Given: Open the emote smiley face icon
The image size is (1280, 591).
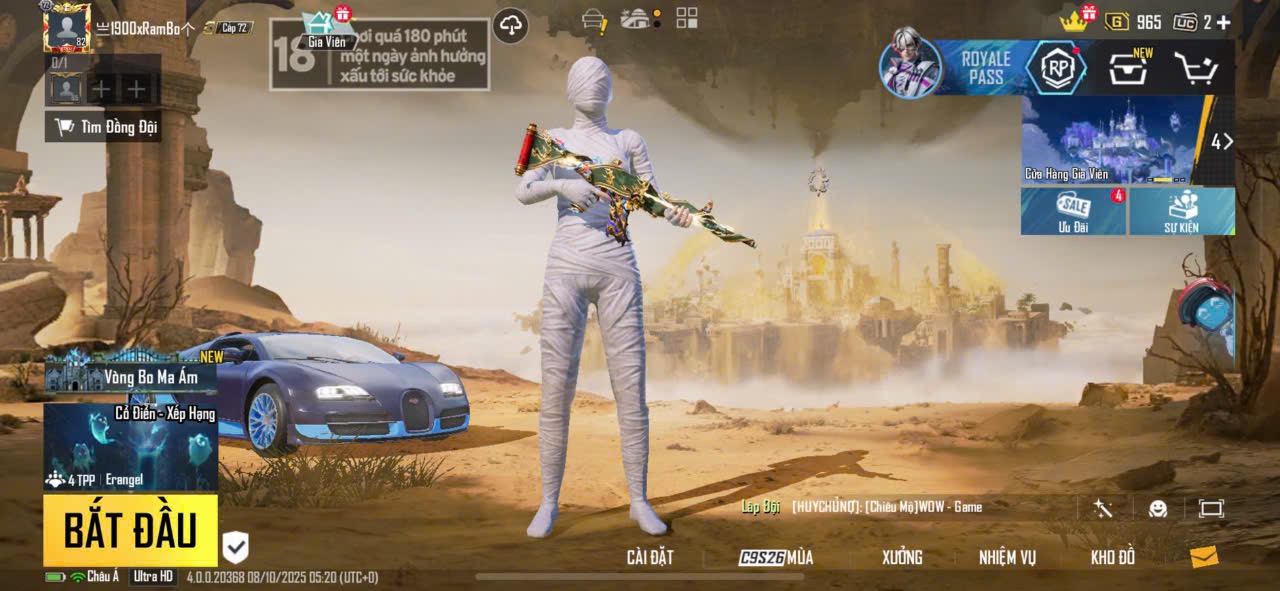Looking at the screenshot, I should pos(1157,508).
